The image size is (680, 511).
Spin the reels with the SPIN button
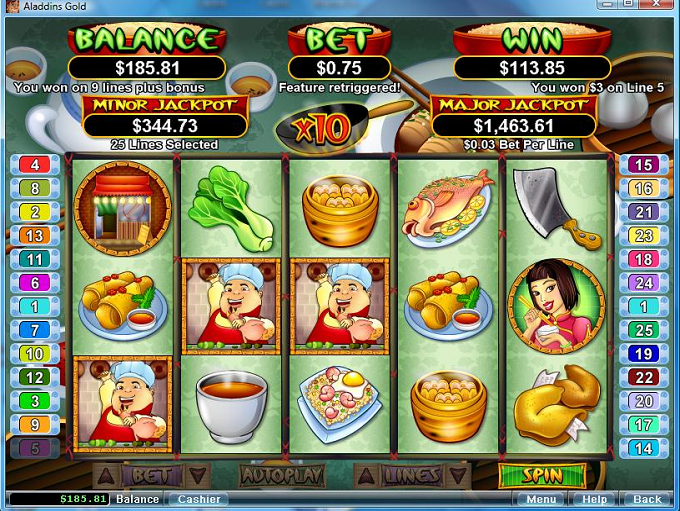coord(542,475)
